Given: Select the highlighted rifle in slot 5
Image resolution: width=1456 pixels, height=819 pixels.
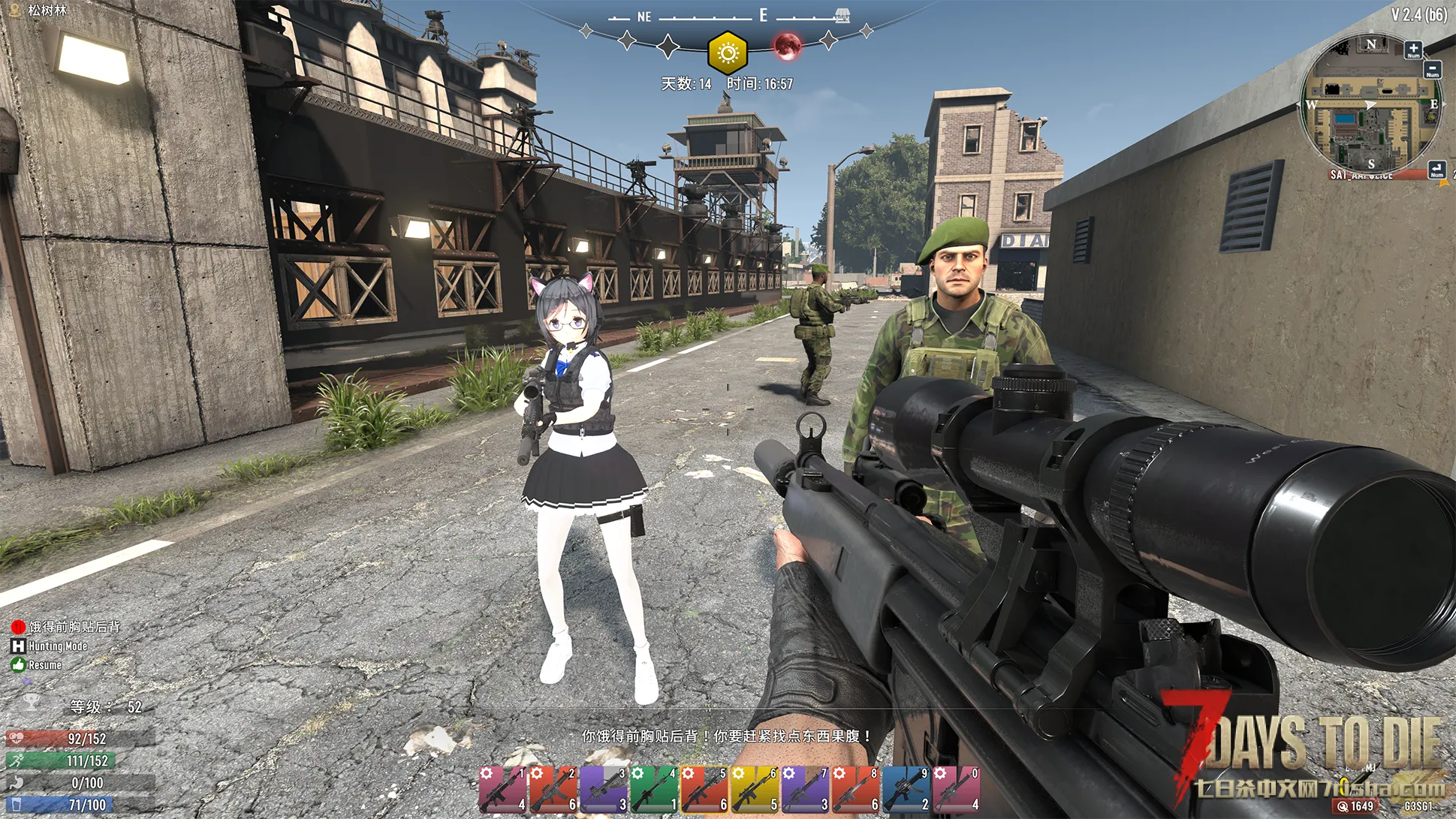Looking at the screenshot, I should [704, 790].
